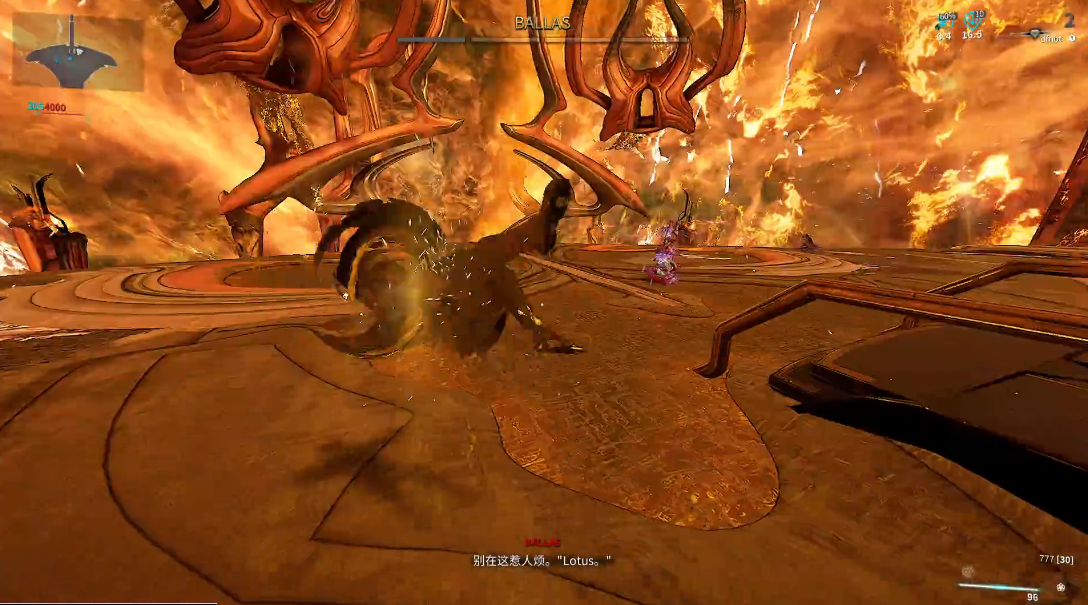Click the minimap in the corner

[x=77, y=52]
